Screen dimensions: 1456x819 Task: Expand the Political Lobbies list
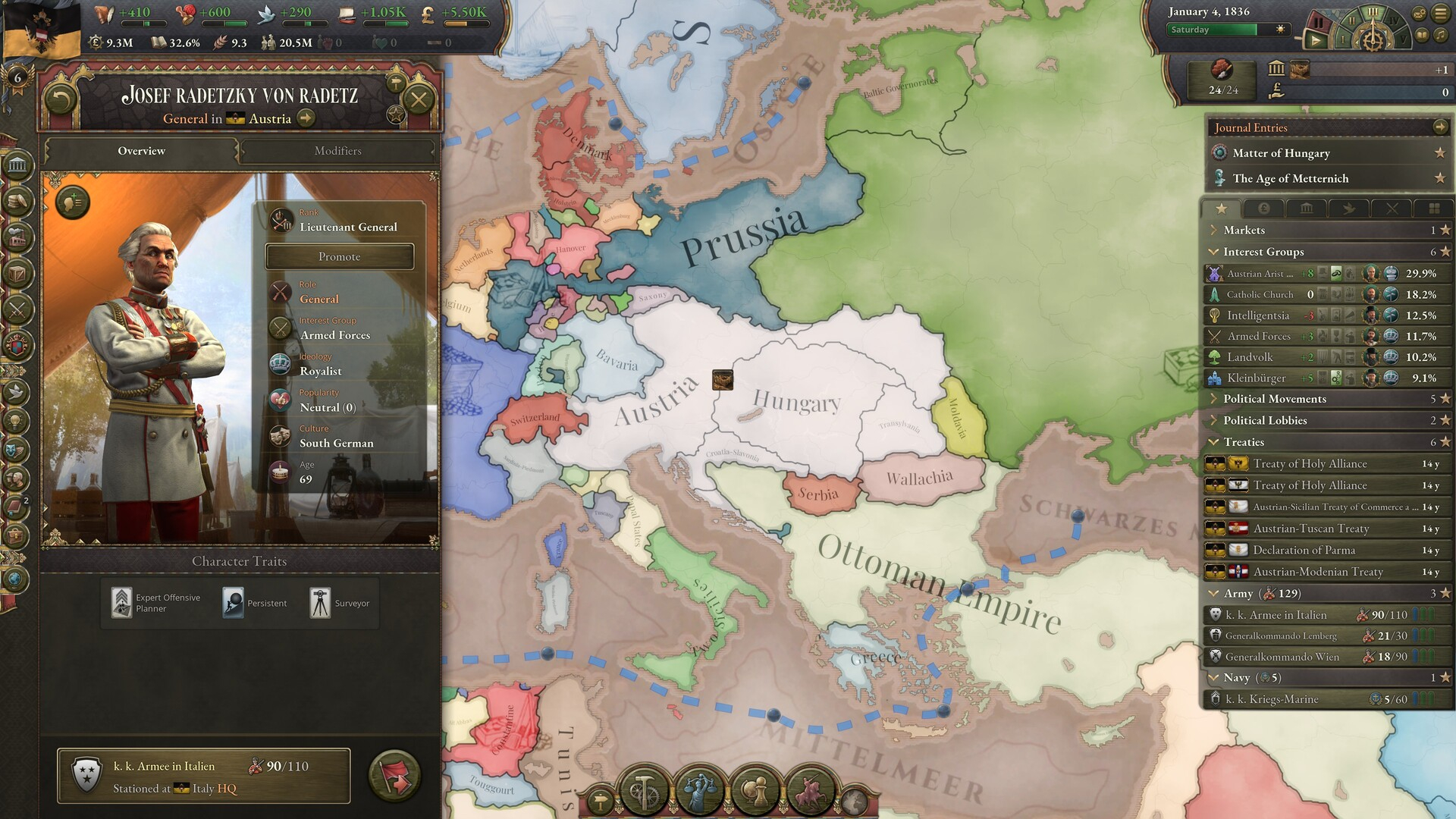click(1264, 421)
